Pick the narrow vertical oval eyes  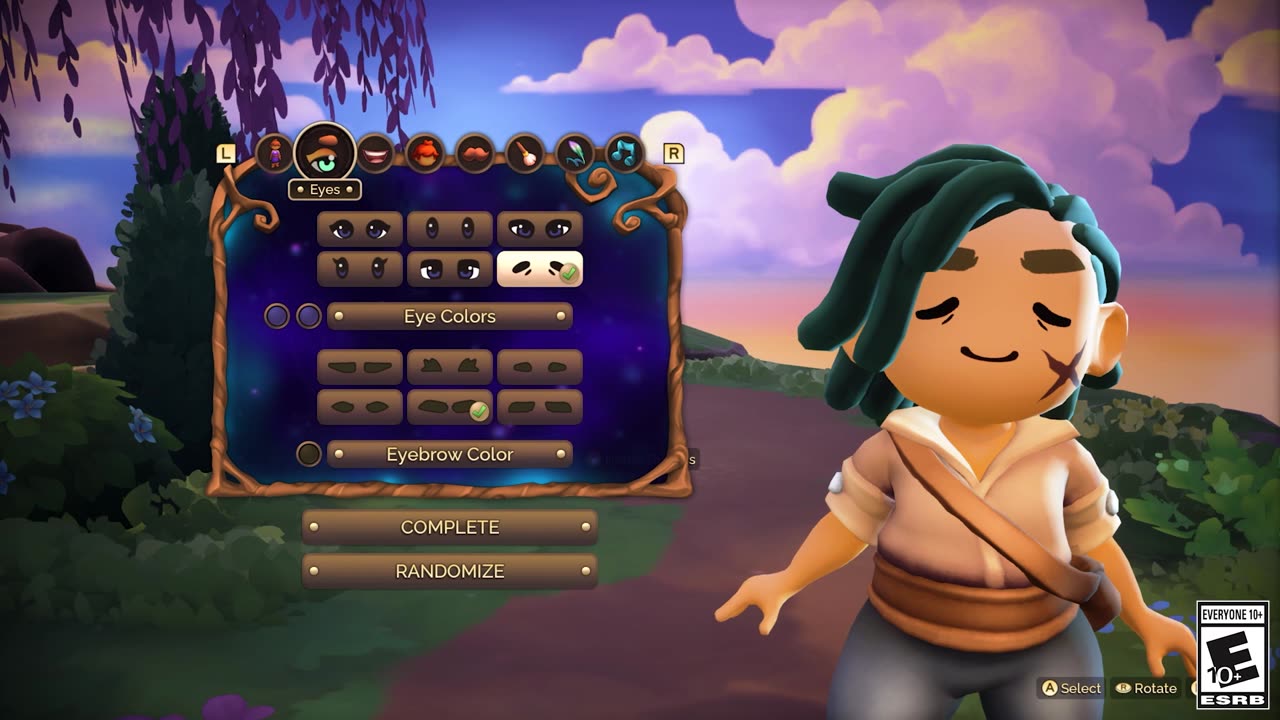click(x=449, y=229)
